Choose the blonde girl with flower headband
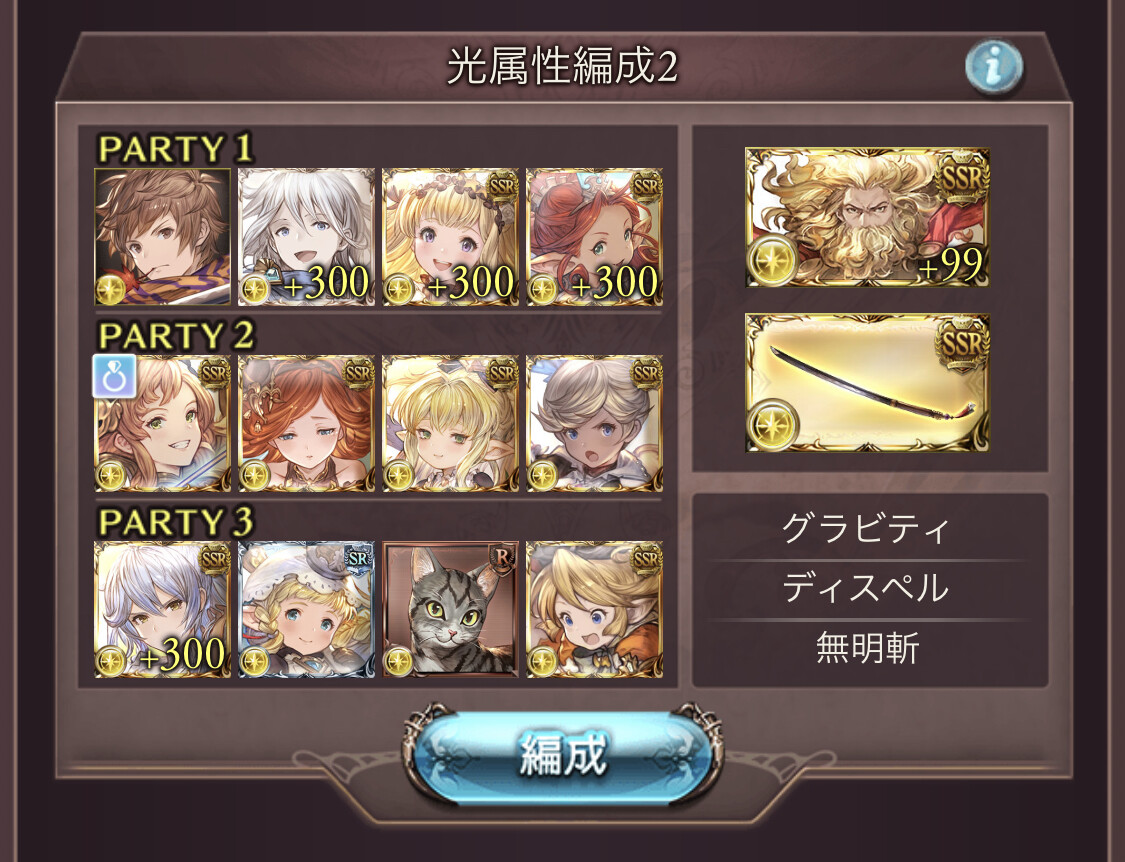 point(450,237)
